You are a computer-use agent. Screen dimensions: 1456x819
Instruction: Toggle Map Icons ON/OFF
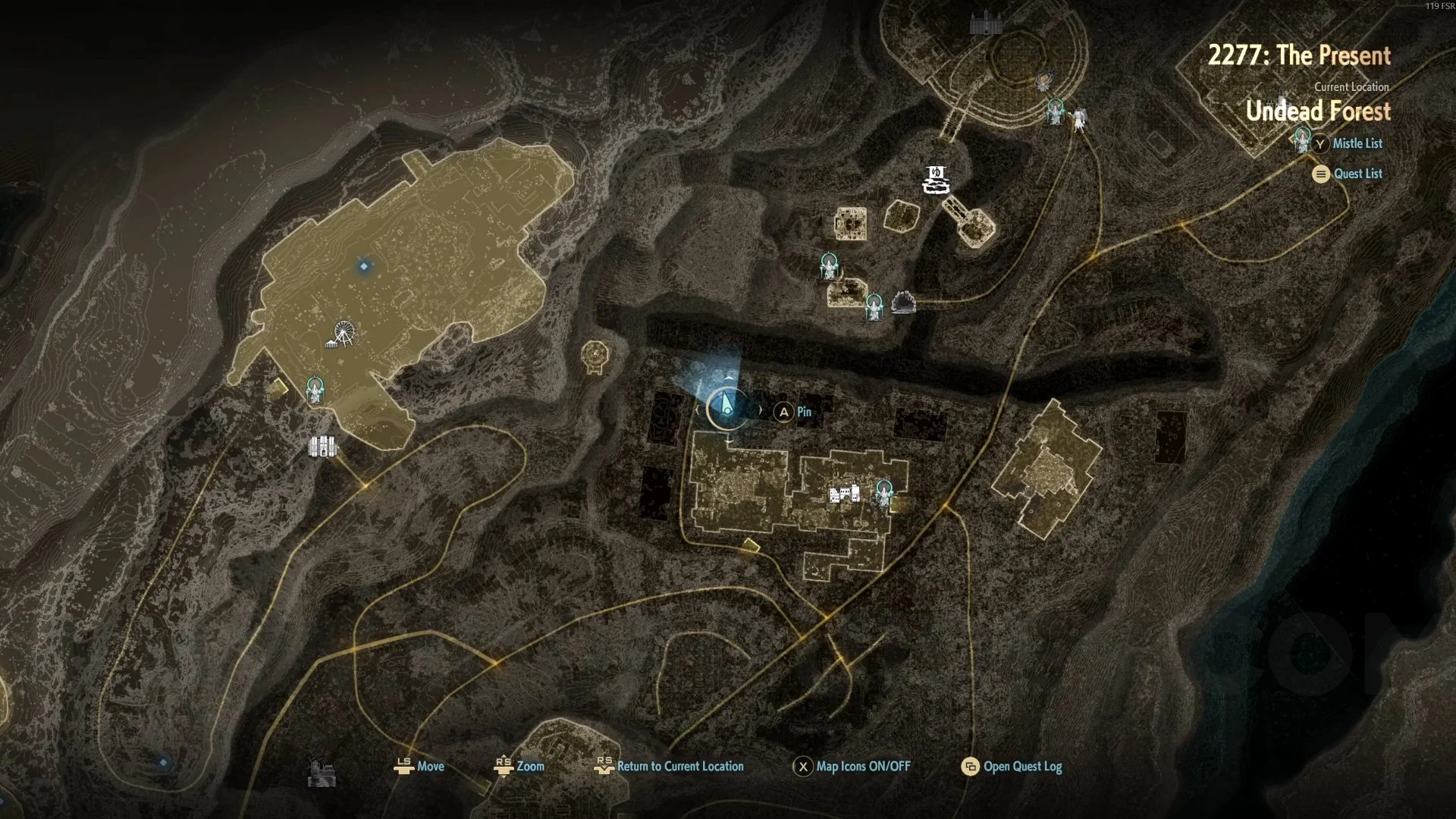(861, 766)
